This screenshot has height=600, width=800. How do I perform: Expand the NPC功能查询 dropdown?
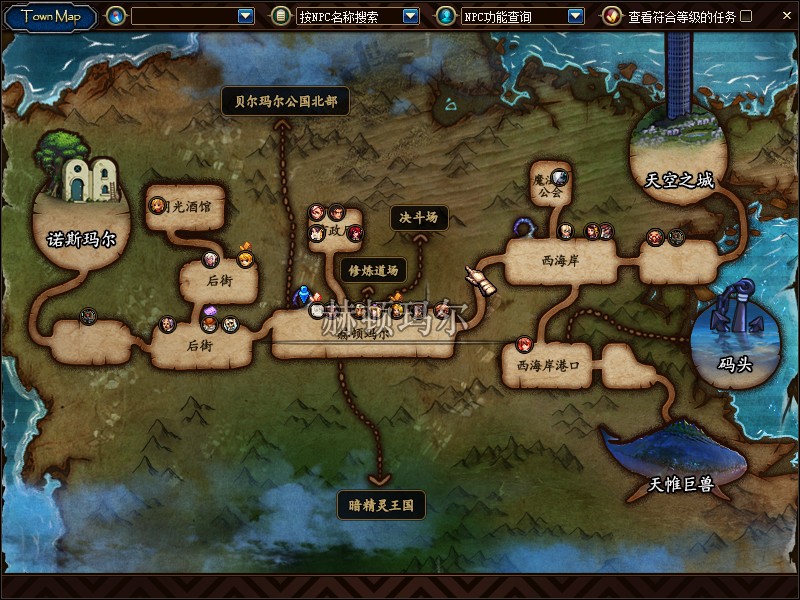pyautogui.click(x=575, y=16)
